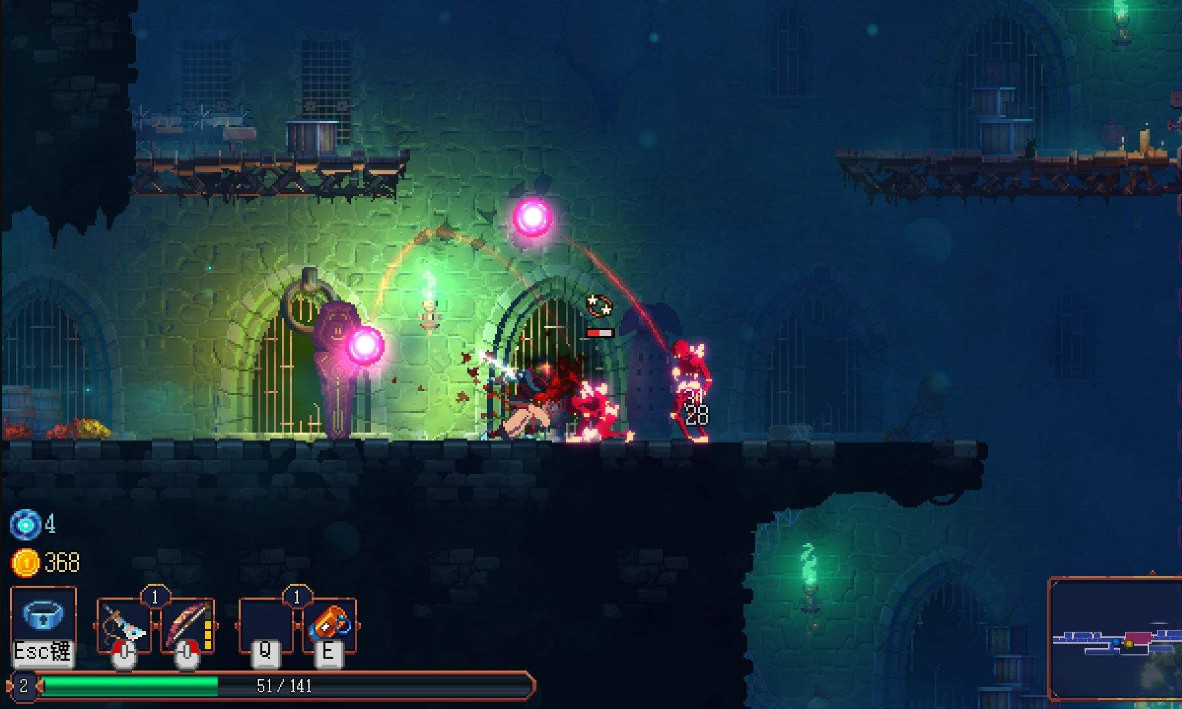Open the dungeon minimap
This screenshot has height=709, width=1182.
1116,640
